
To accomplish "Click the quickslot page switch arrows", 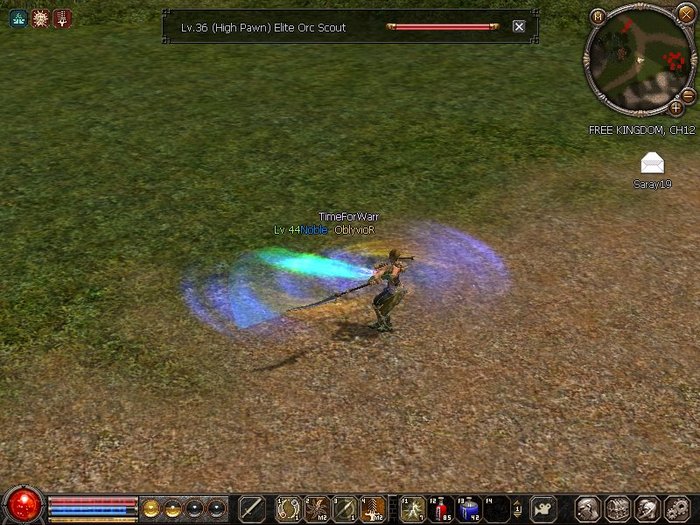I will (517, 509).
